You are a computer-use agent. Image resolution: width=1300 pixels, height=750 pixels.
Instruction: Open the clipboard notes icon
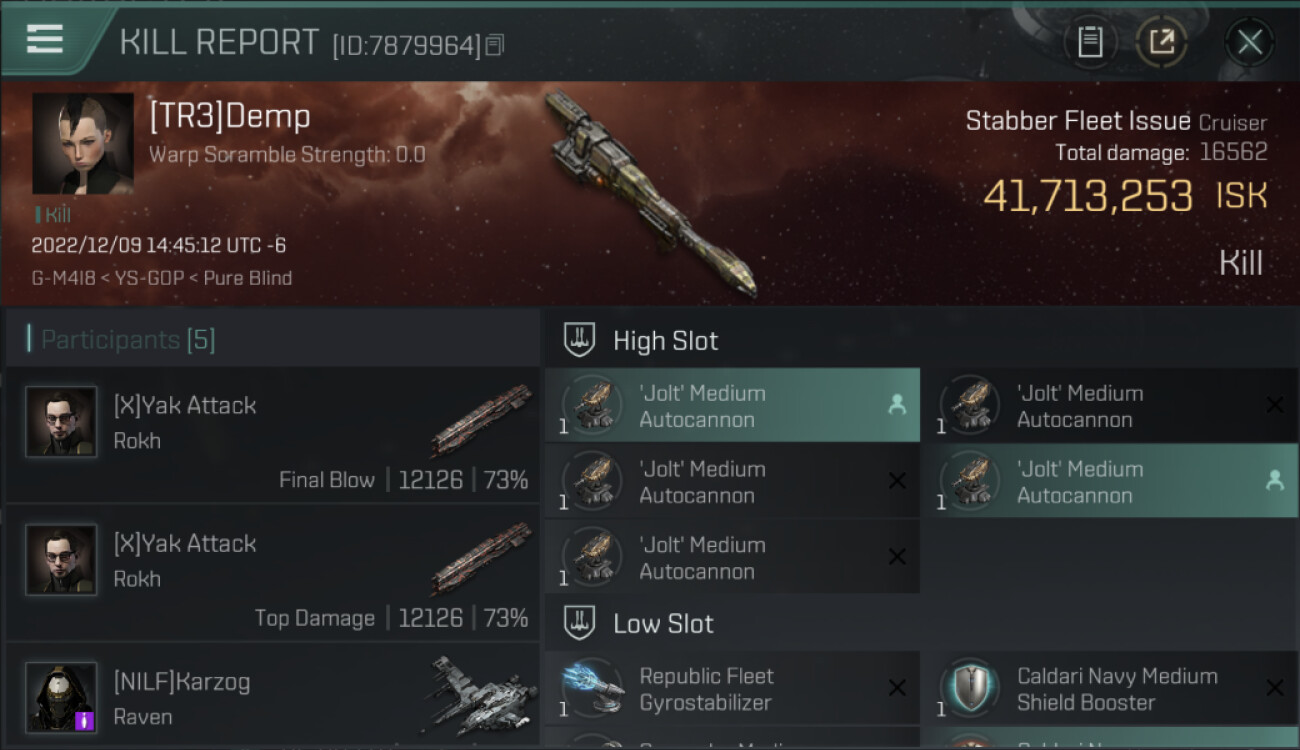coord(1090,42)
